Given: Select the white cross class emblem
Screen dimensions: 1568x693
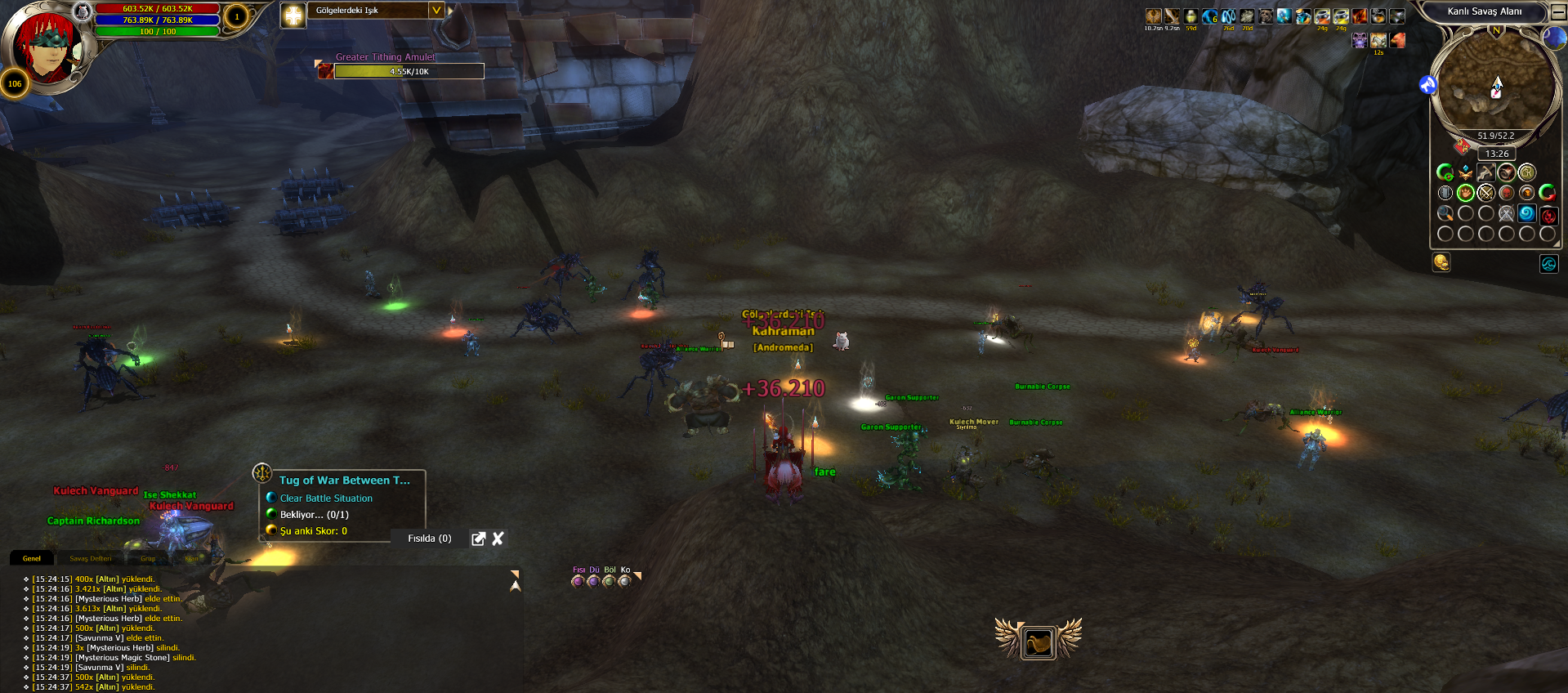Looking at the screenshot, I should click(293, 15).
